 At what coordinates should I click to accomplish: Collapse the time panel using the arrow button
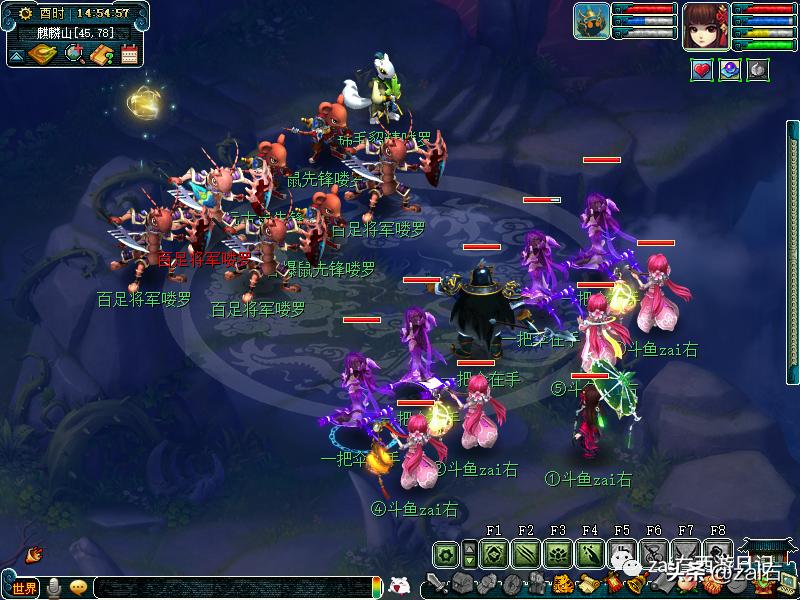17,55
